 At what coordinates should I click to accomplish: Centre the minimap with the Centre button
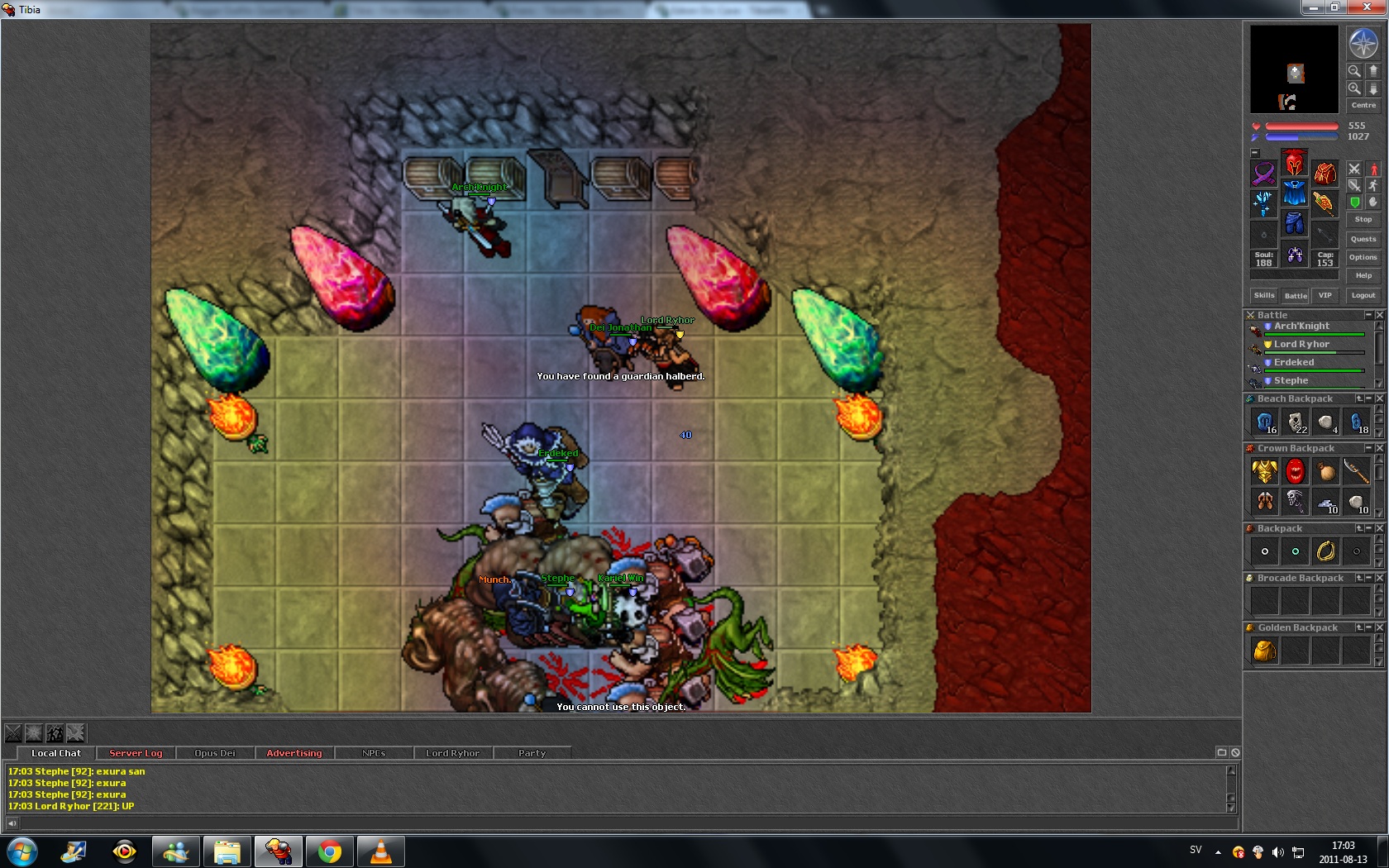pos(1363,105)
